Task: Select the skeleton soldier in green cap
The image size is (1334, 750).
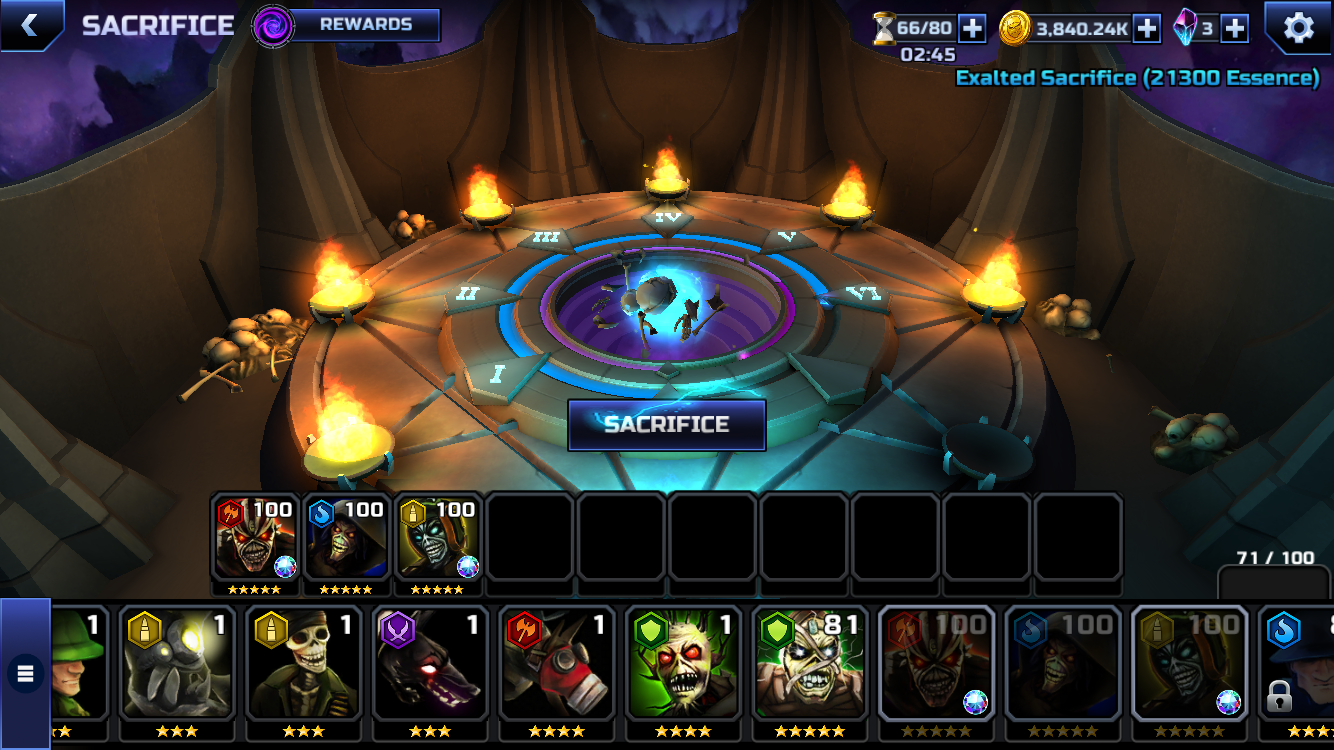Action: 304,663
